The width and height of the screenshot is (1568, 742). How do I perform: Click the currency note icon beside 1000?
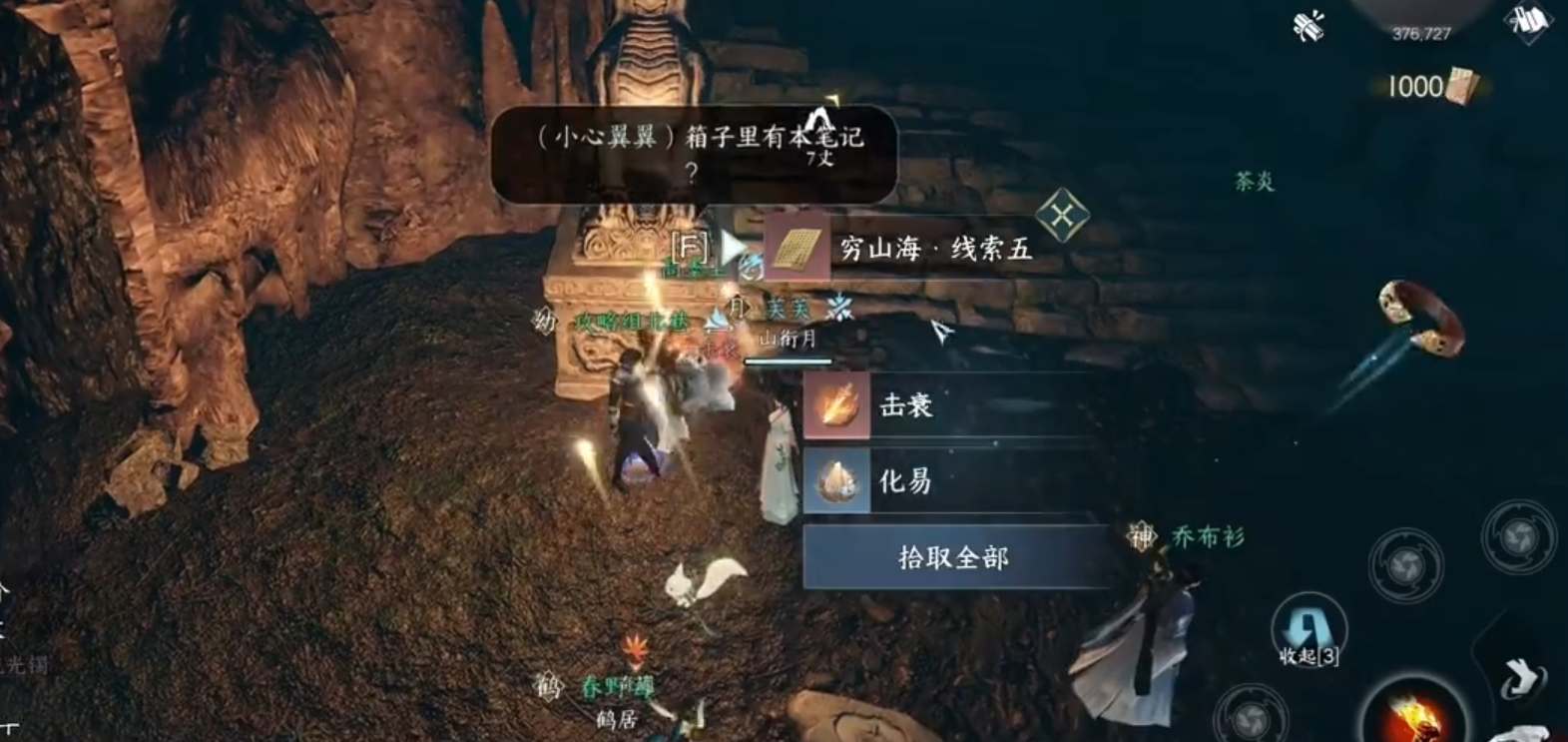(1463, 85)
